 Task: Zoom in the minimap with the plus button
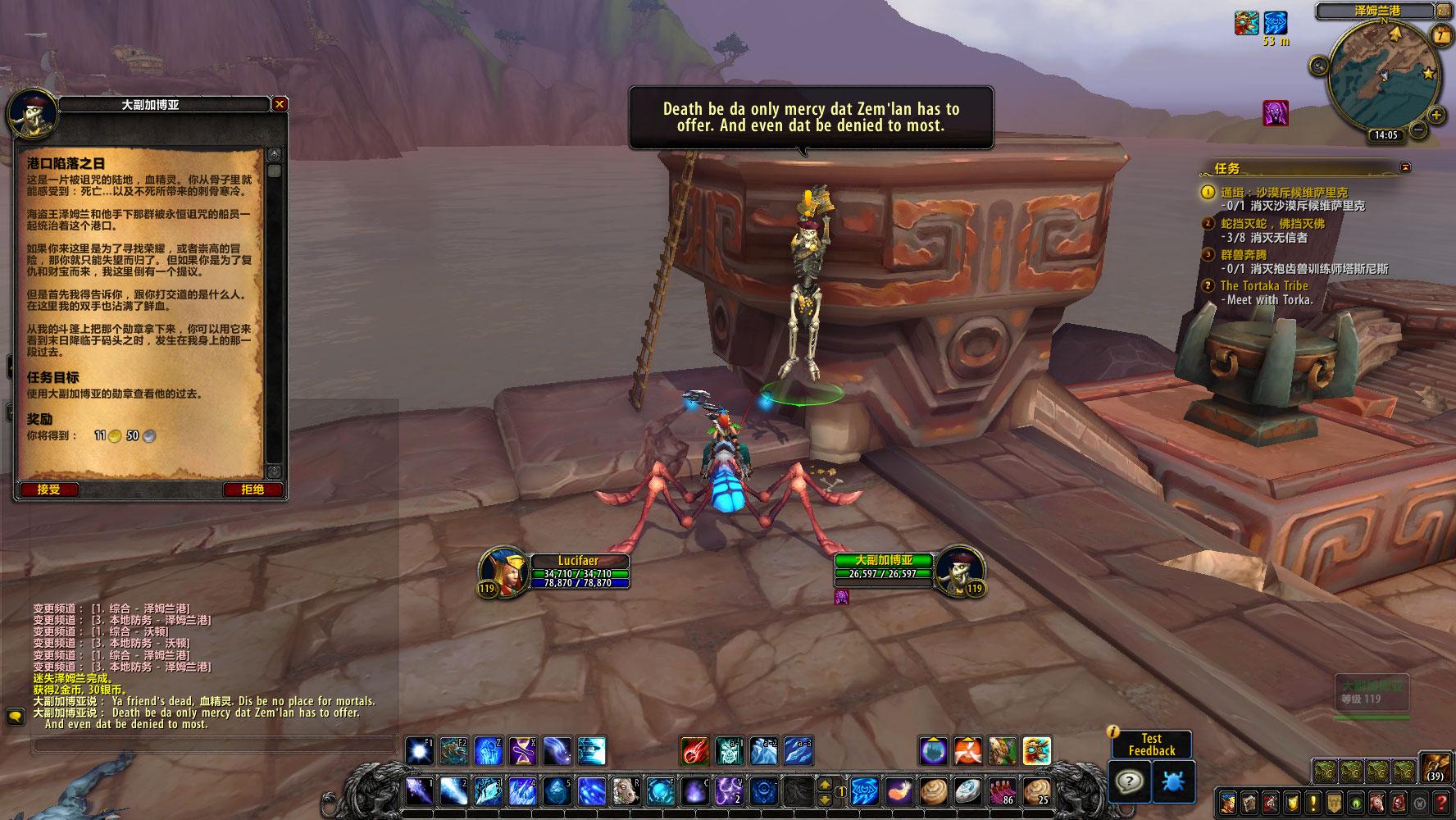[1436, 116]
